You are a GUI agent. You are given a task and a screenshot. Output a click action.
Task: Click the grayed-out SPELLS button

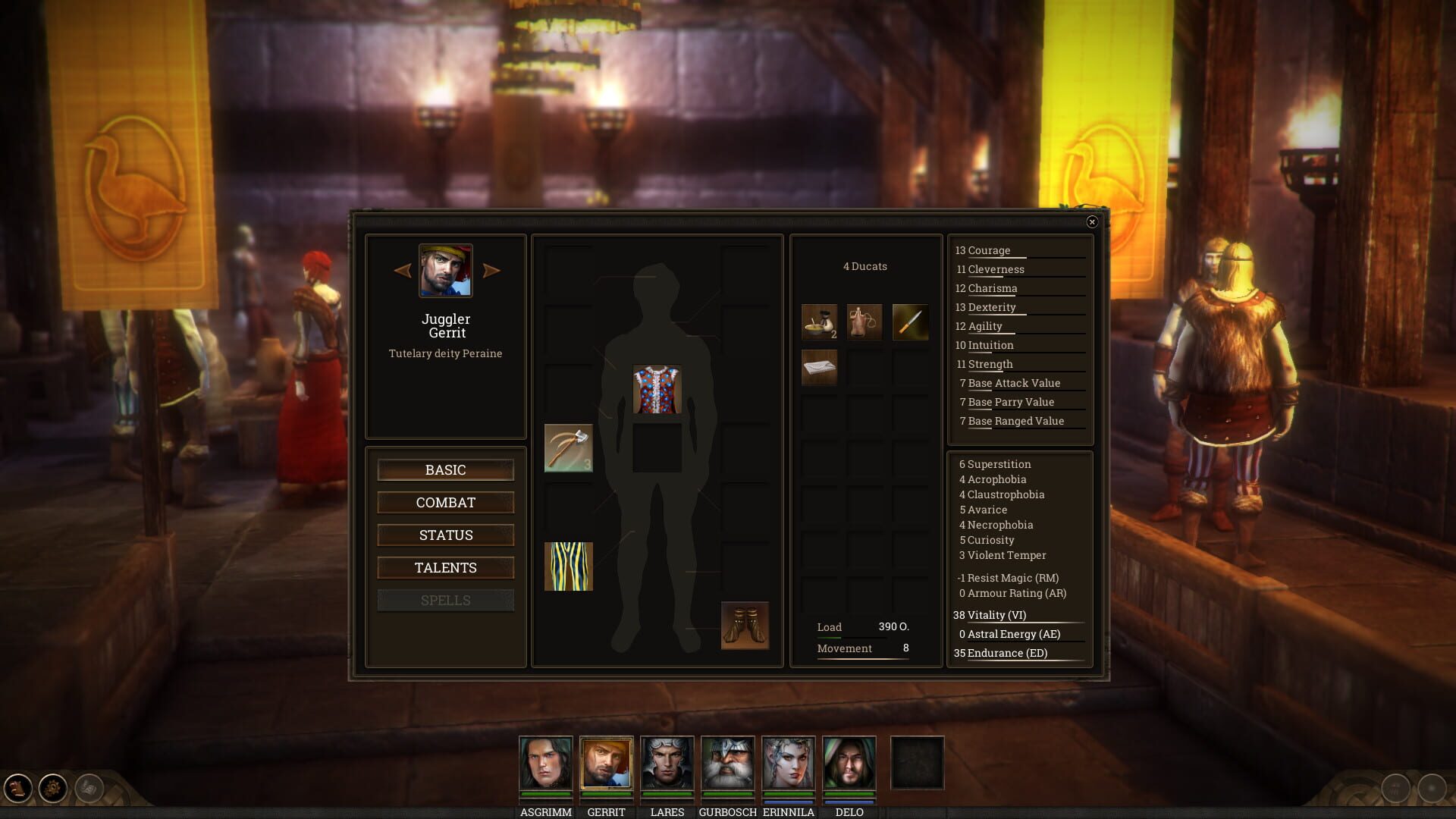(445, 600)
